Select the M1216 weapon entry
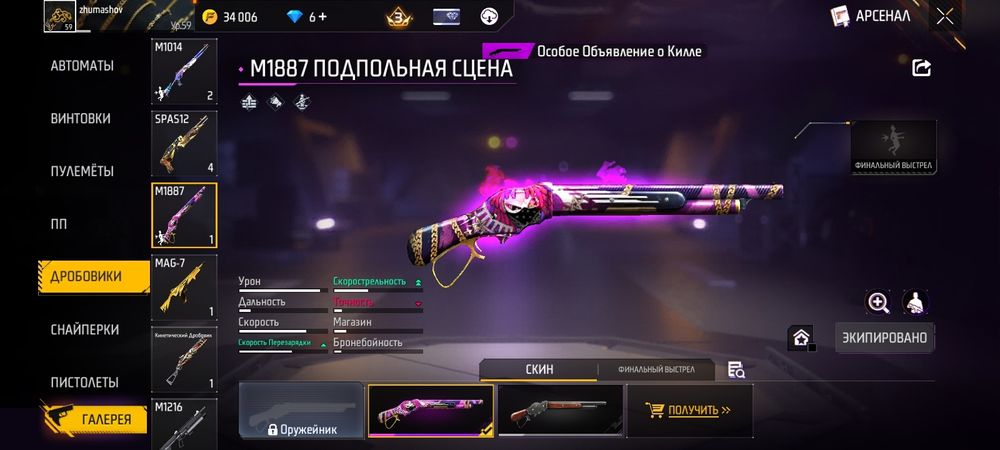This screenshot has height=450, width=1000. [184, 423]
